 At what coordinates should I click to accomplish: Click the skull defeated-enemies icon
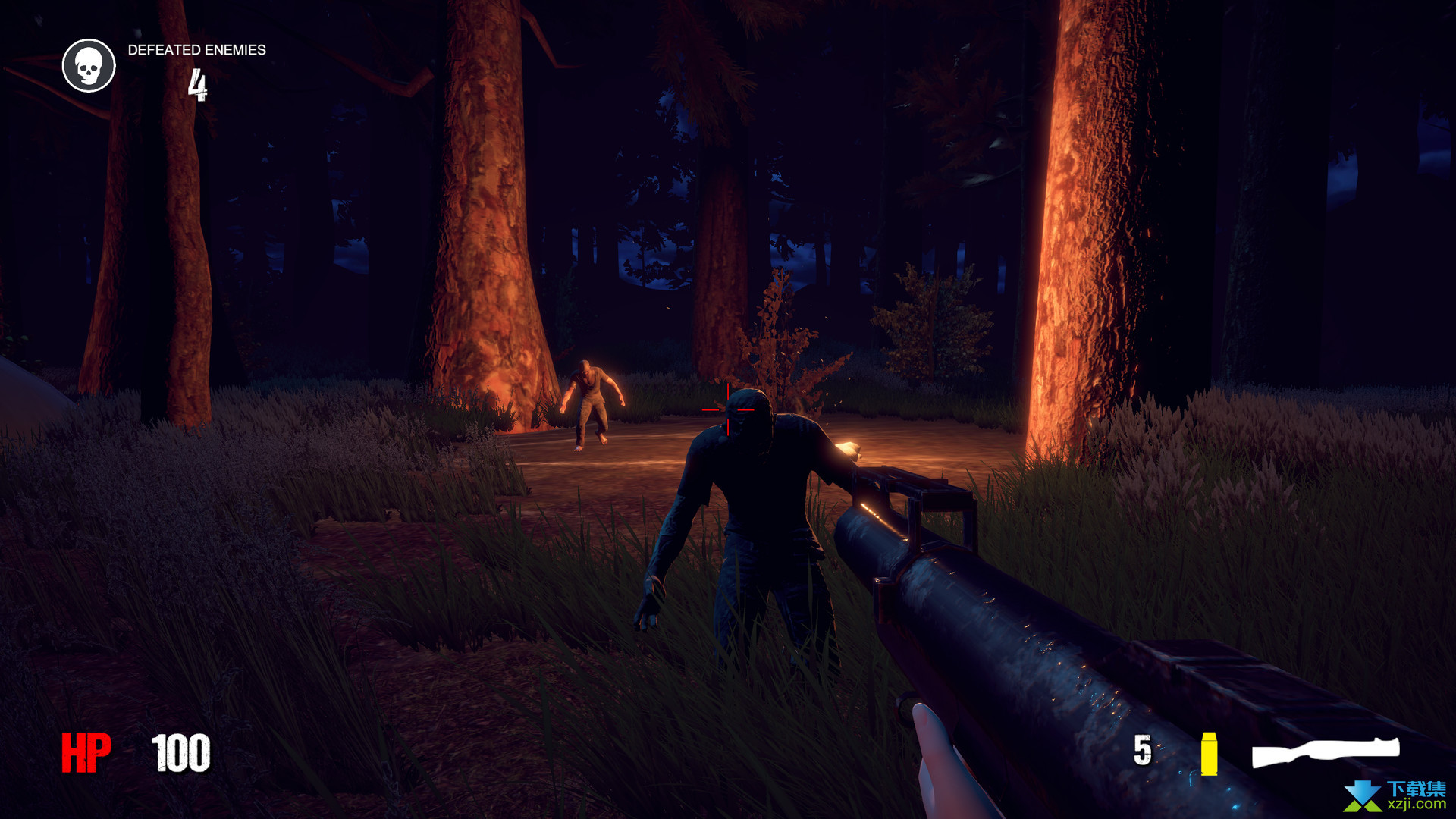89,66
